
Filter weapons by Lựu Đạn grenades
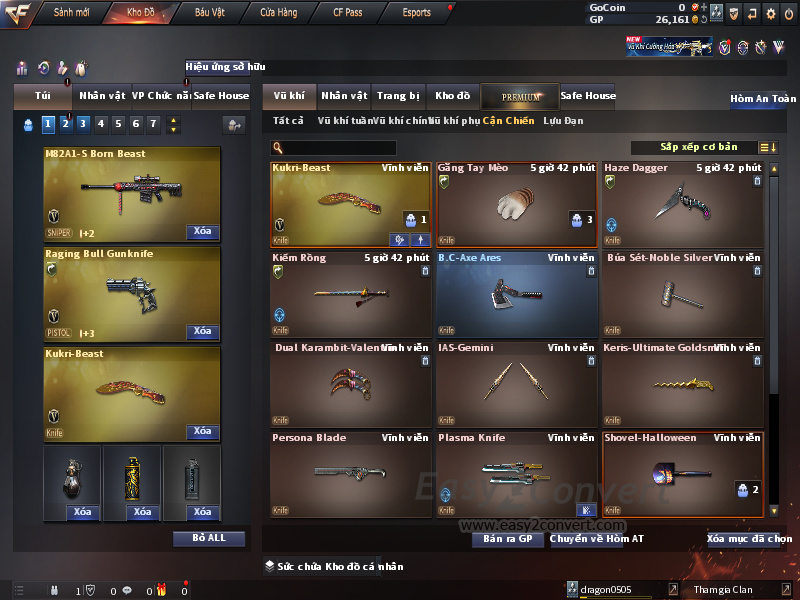(x=563, y=121)
